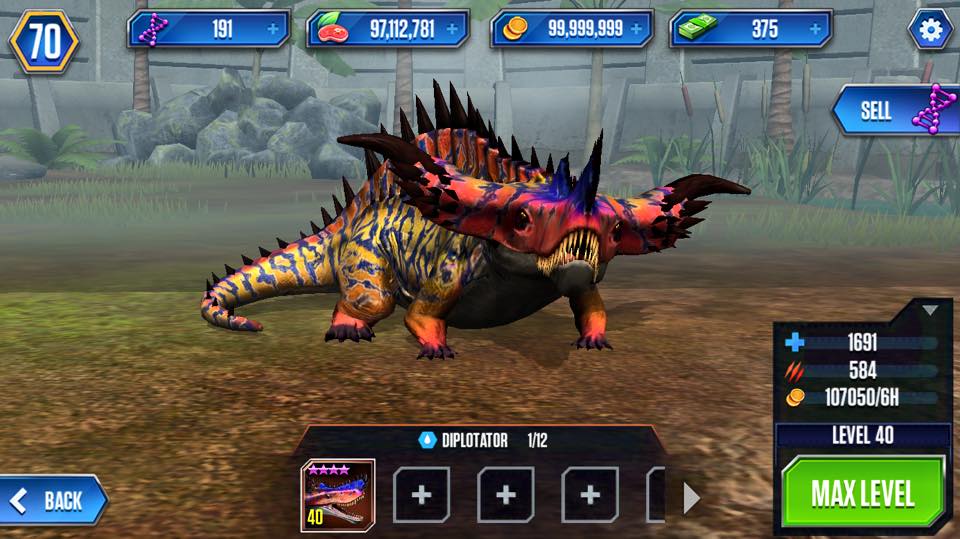Click the Back button
This screenshot has height=539, width=960.
[55, 500]
